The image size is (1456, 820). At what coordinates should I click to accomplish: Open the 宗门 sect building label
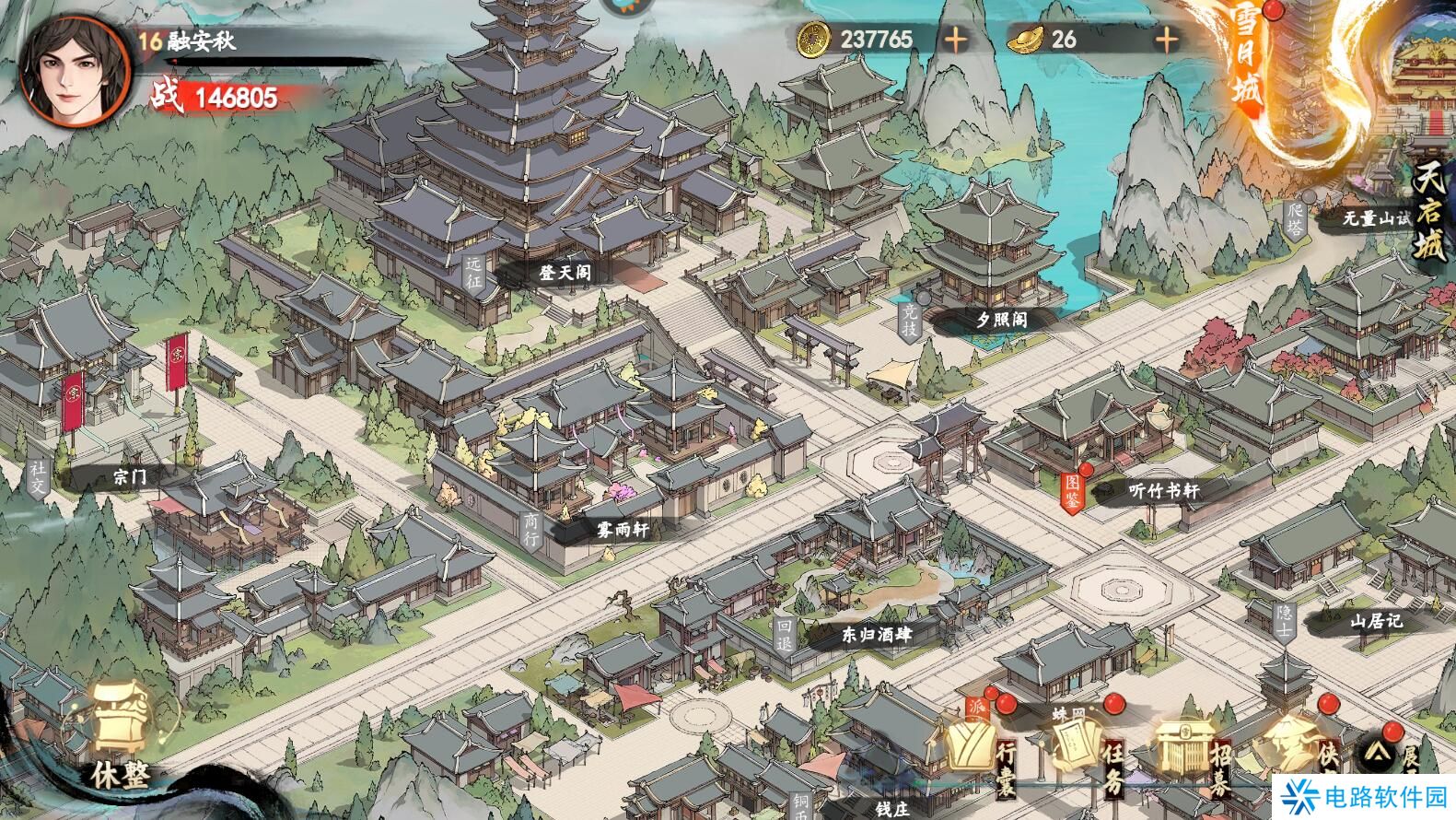(129, 476)
